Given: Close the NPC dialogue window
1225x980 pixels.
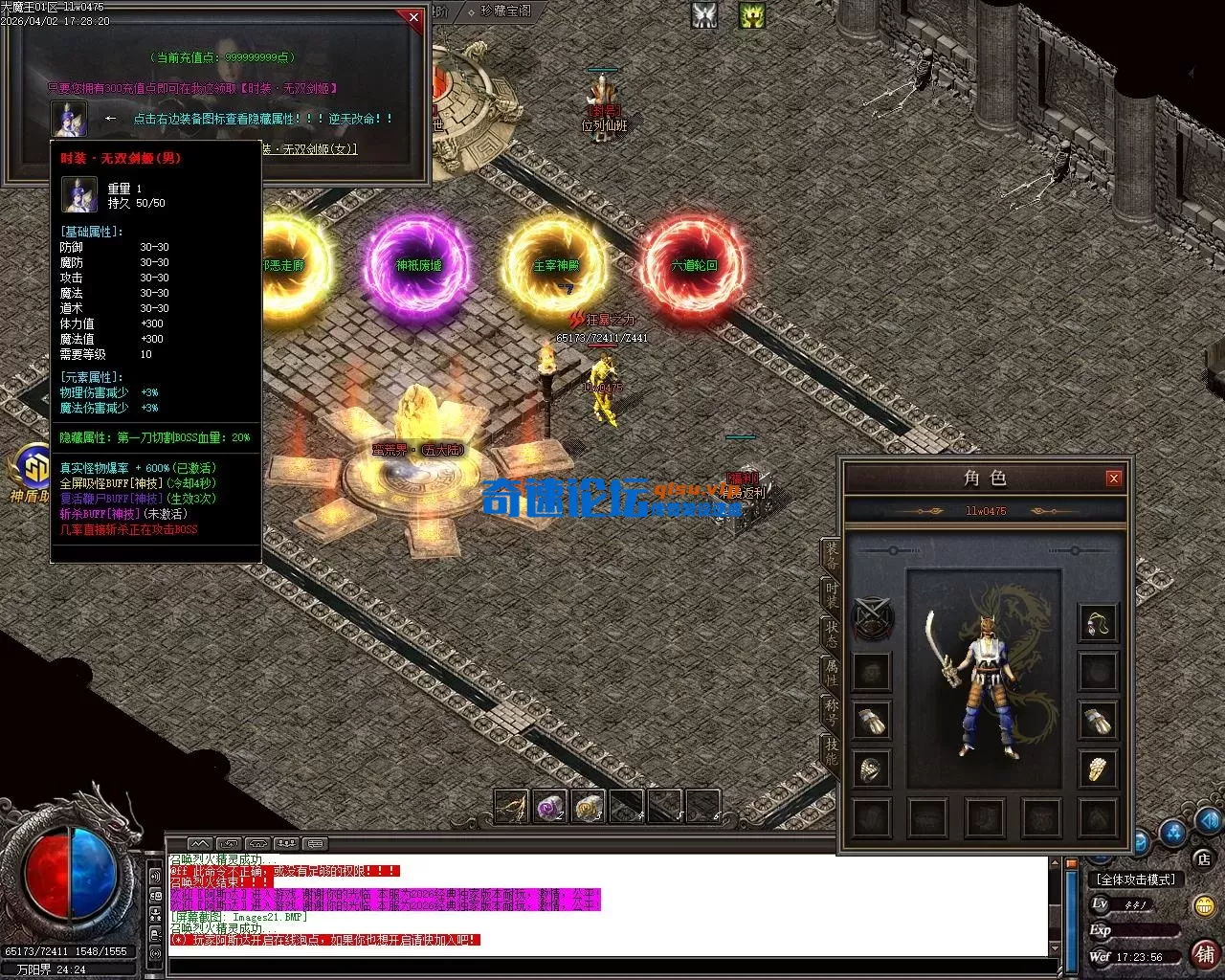Looking at the screenshot, I should [x=413, y=17].
